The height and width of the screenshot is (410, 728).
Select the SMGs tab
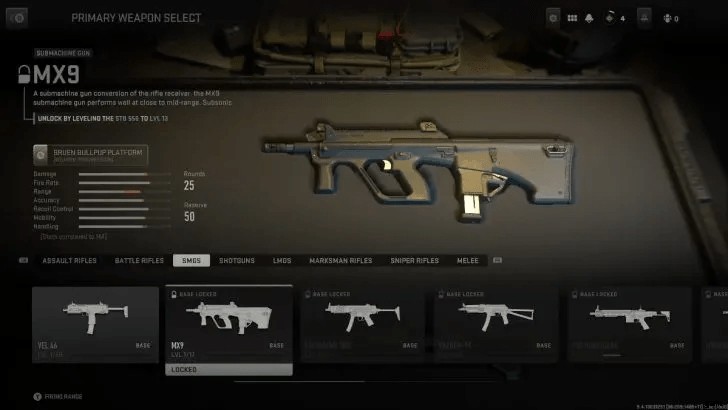tap(189, 261)
